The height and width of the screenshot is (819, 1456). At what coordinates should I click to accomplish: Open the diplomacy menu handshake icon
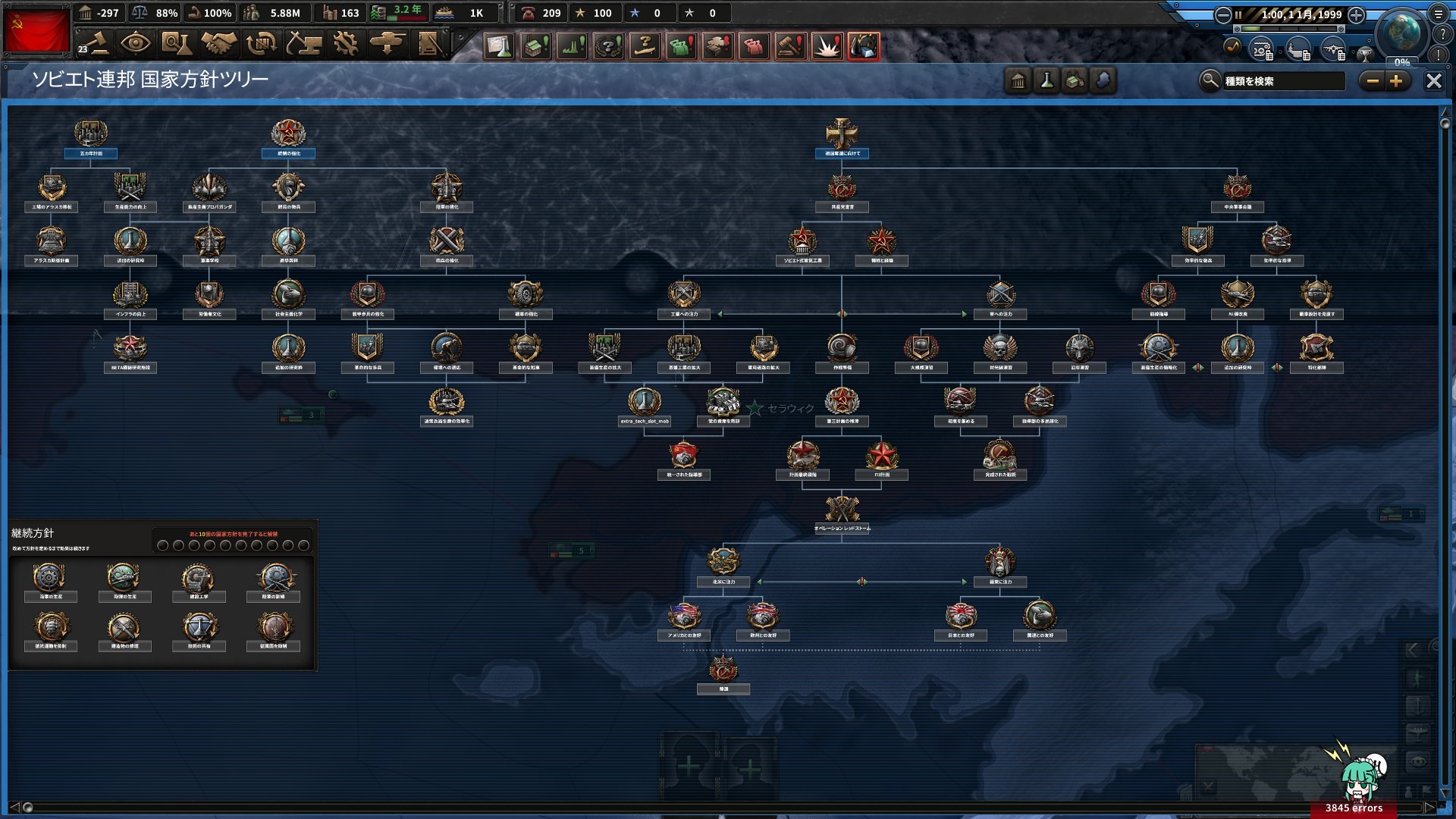pyautogui.click(x=220, y=44)
